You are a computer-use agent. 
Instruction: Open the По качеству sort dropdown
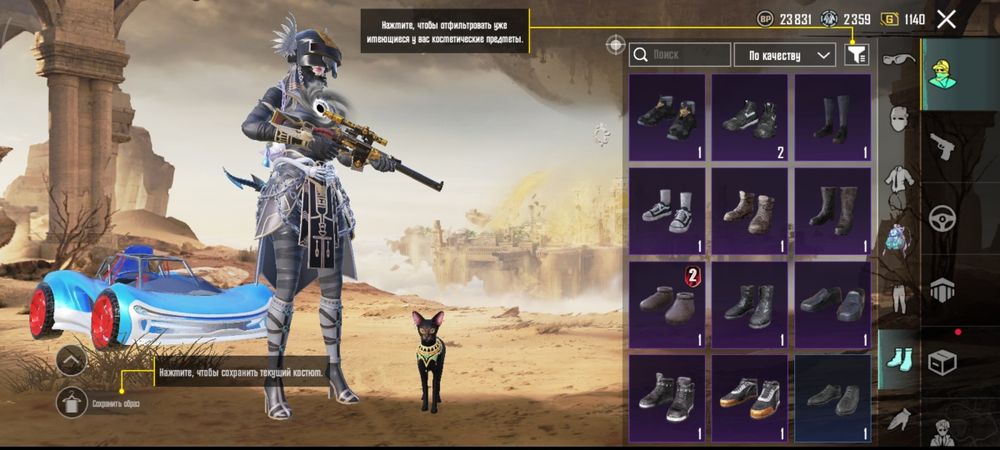click(x=785, y=55)
